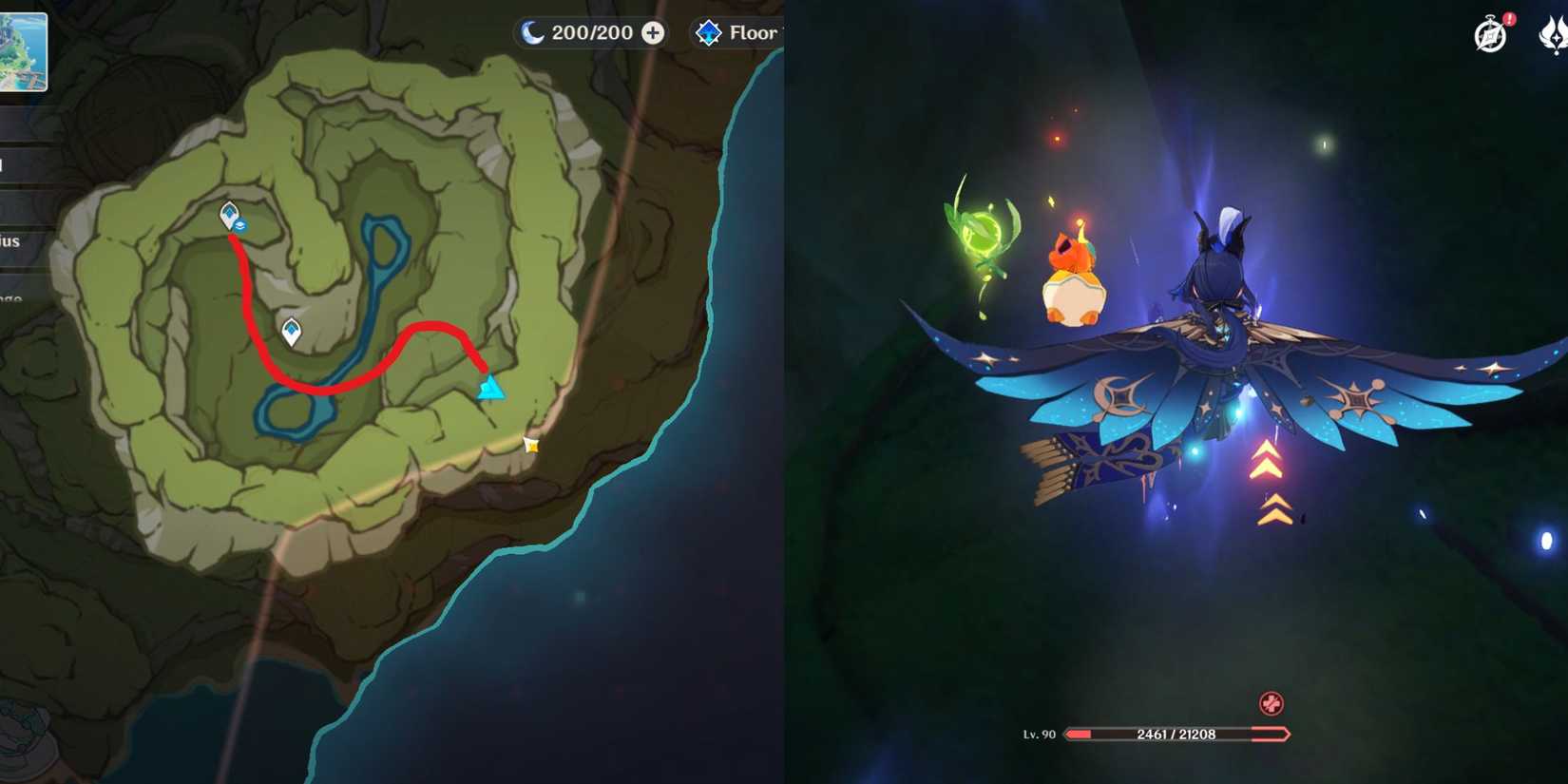The image size is (1568, 784).
Task: Select the teleport waypoint near the map center
Action: [291, 332]
